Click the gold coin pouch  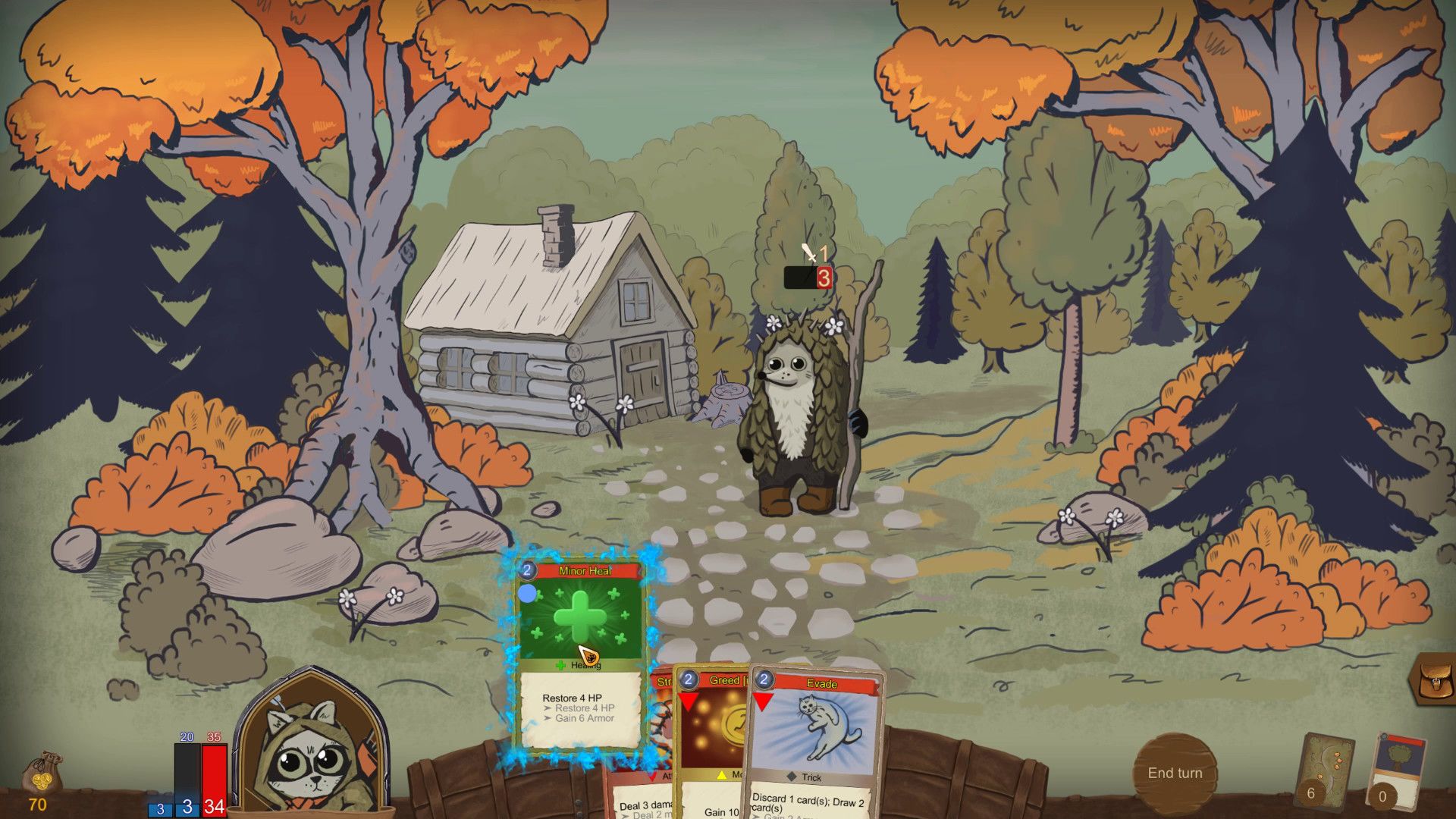tap(39, 775)
